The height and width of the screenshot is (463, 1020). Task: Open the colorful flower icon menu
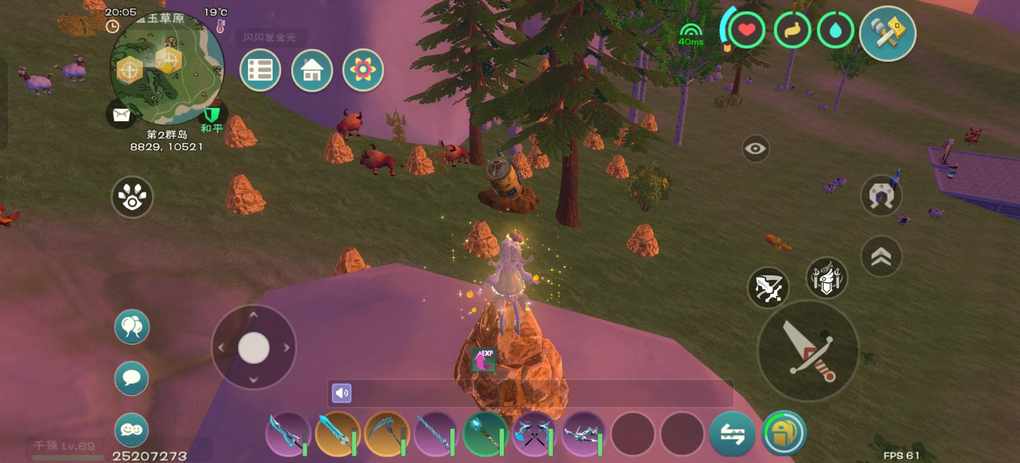click(x=363, y=70)
